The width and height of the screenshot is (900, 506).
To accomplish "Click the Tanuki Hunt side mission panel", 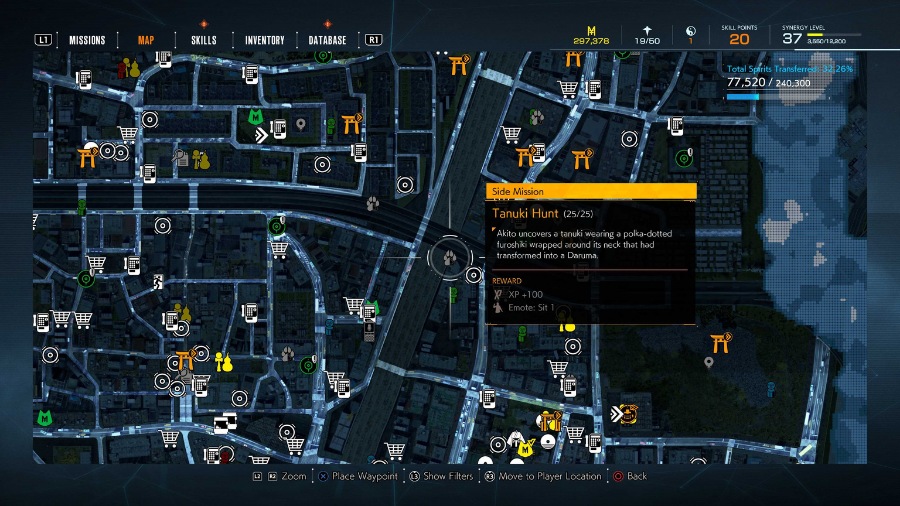I will (x=590, y=254).
